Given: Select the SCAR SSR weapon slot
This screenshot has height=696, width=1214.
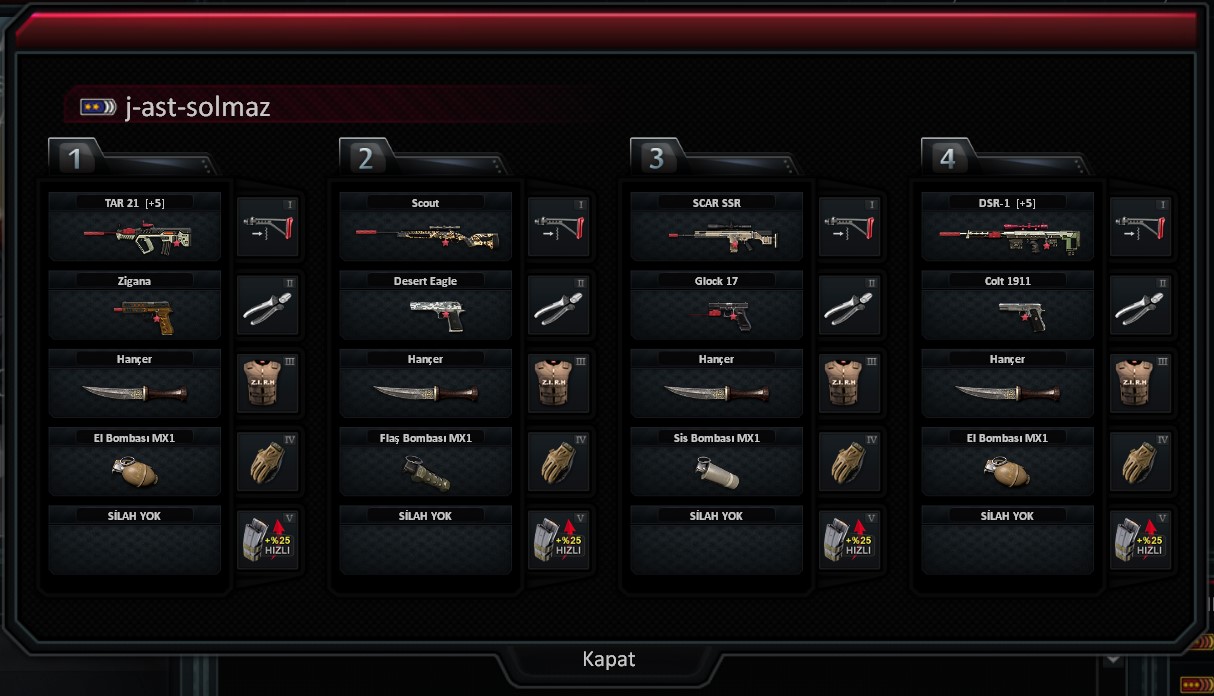Looking at the screenshot, I should tap(717, 227).
